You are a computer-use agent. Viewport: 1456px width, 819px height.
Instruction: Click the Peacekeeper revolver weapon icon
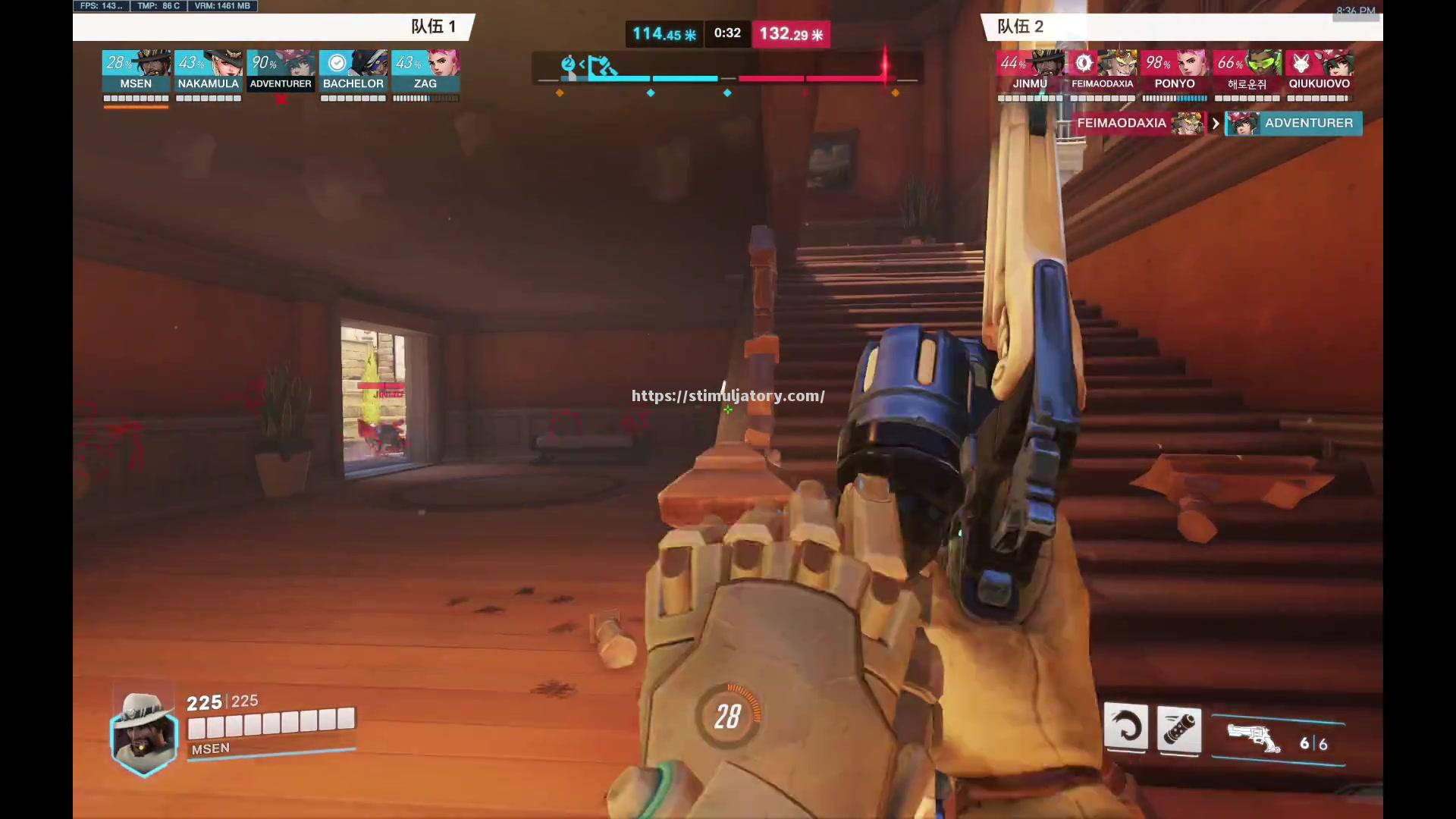coord(1254,738)
